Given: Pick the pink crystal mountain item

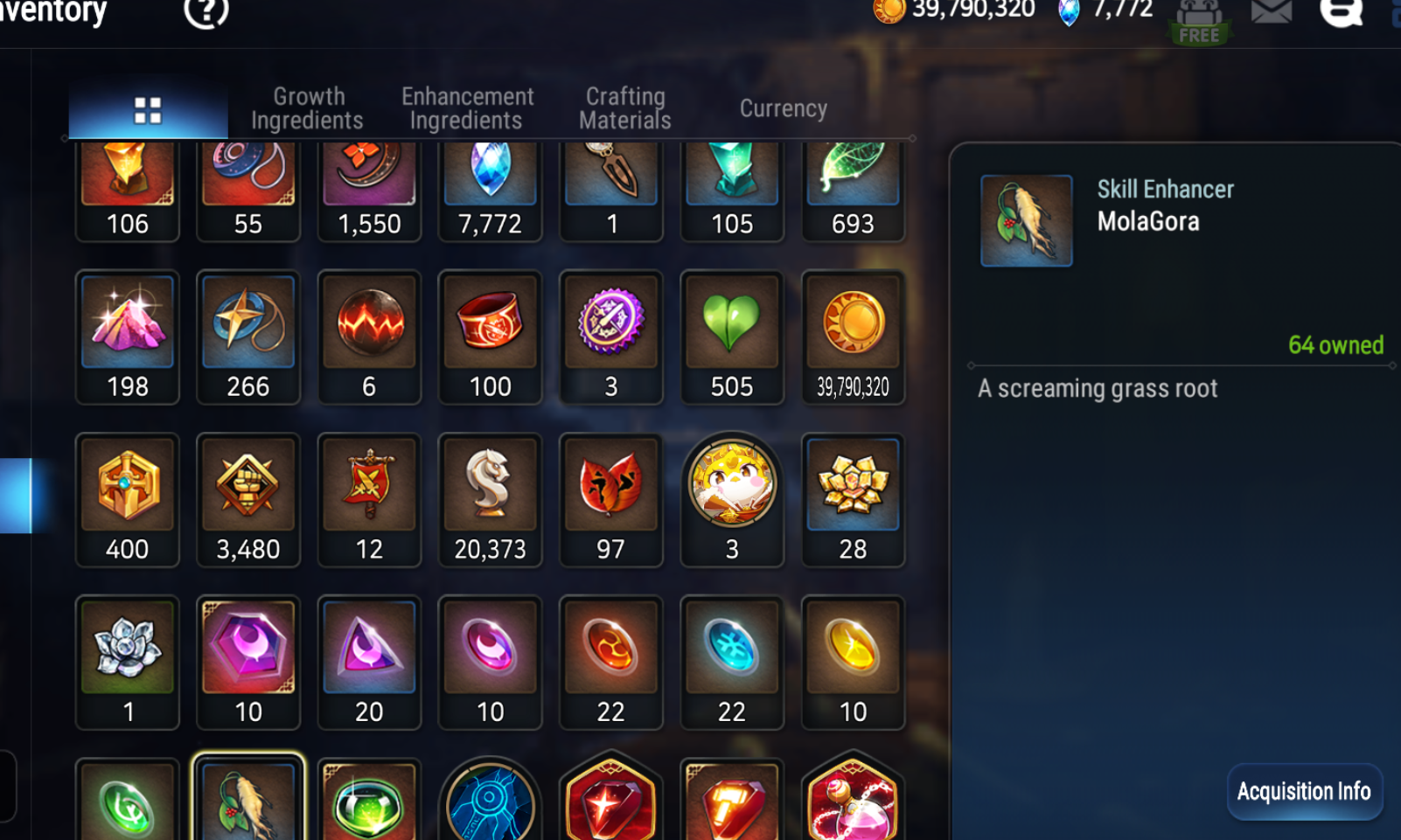Looking at the screenshot, I should coord(128,337).
